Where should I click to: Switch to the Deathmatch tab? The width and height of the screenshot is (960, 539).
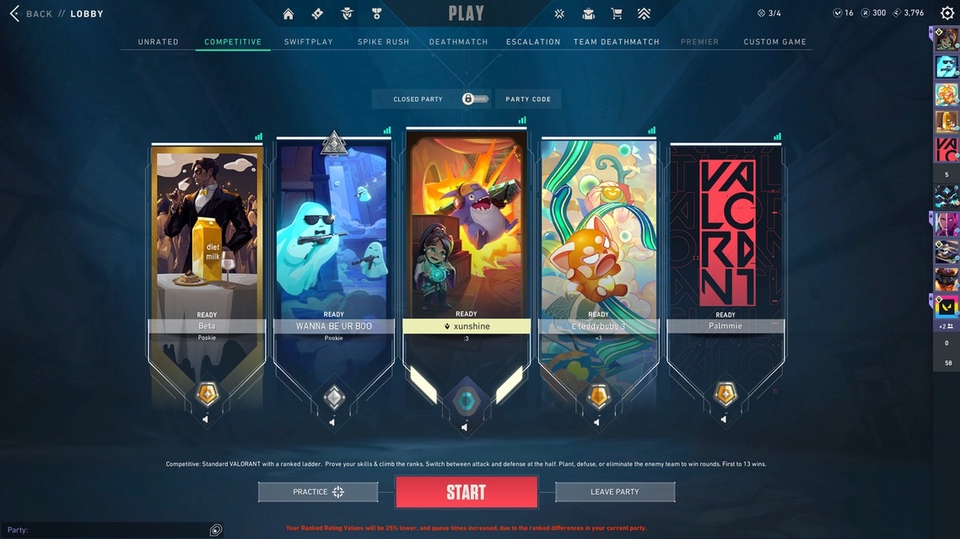click(459, 42)
